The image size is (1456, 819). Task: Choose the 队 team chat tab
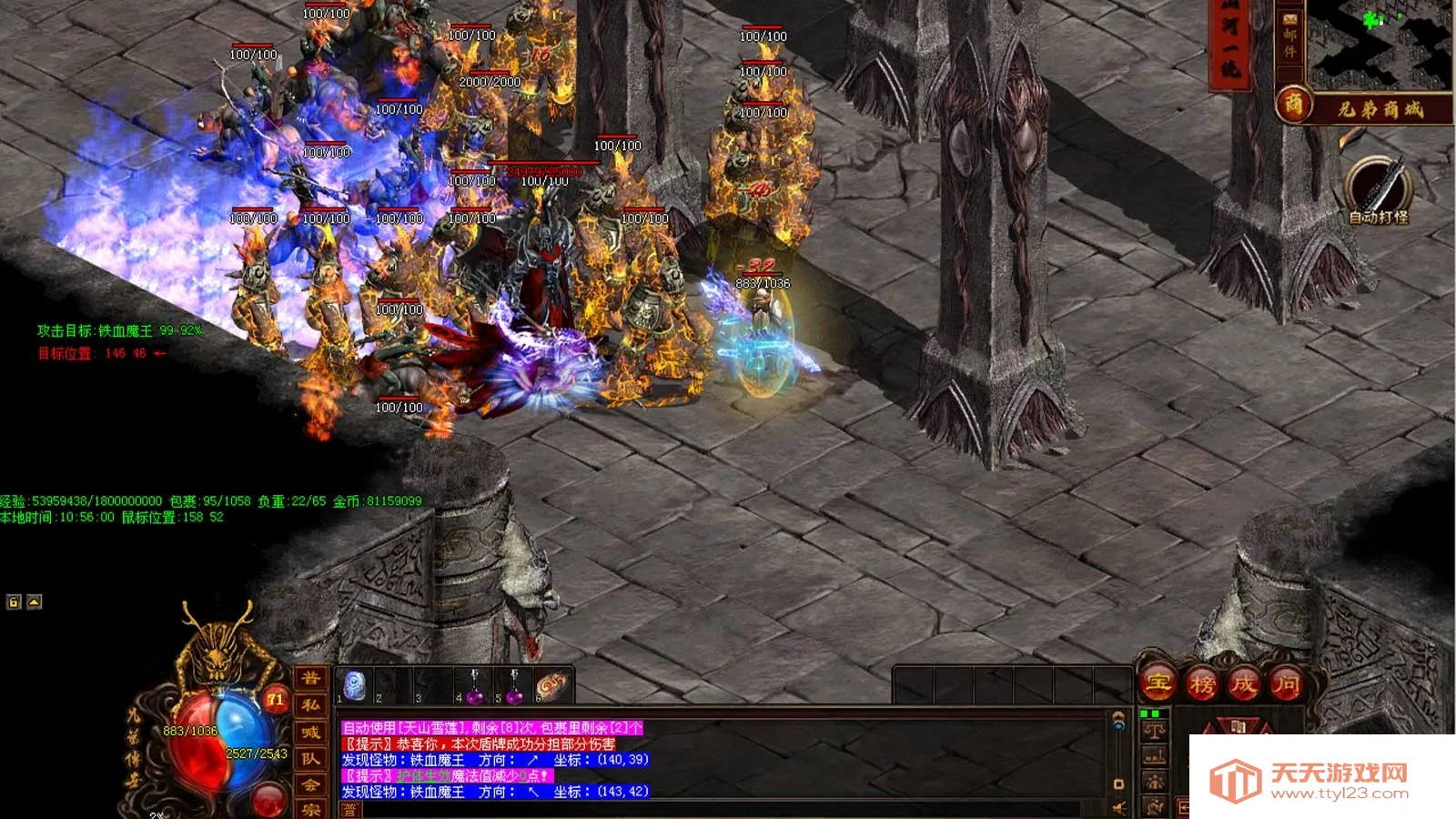(x=310, y=759)
